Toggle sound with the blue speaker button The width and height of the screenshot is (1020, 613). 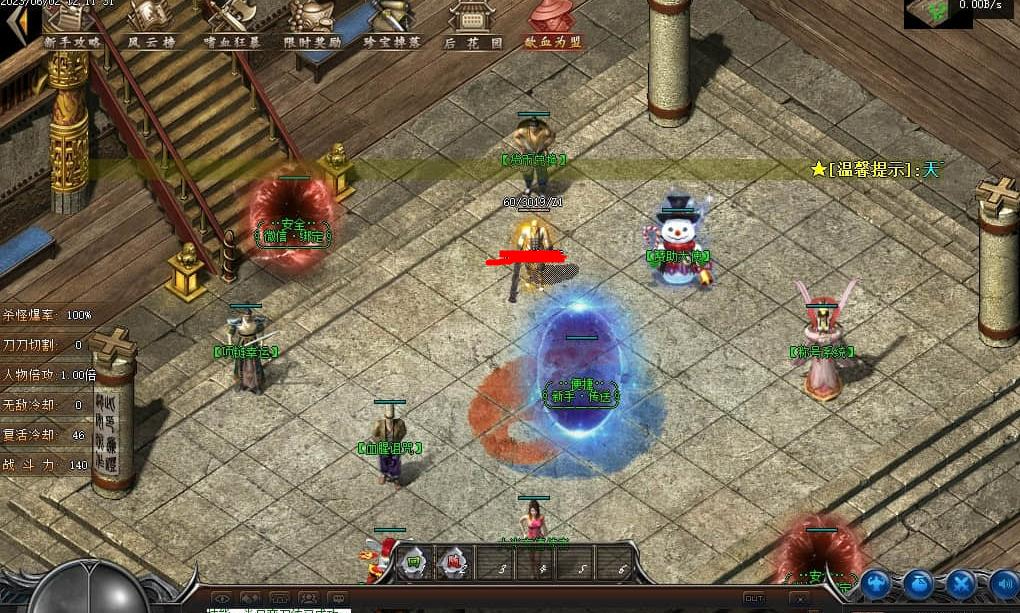point(1003,583)
